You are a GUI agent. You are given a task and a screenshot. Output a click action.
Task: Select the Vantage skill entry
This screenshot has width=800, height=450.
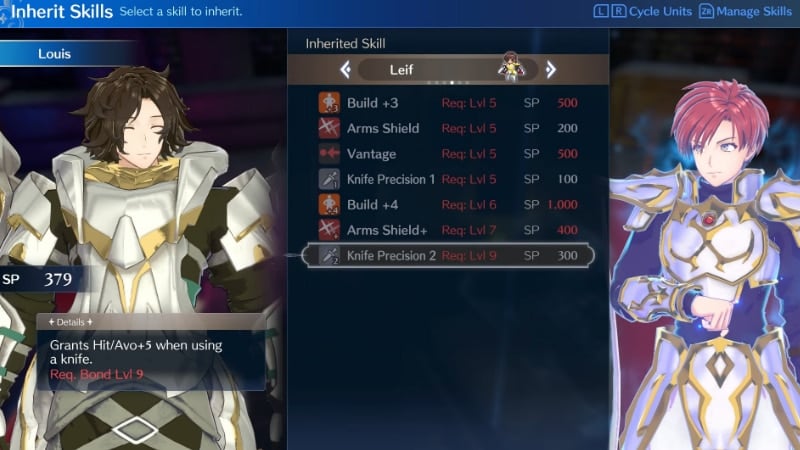[448, 154]
